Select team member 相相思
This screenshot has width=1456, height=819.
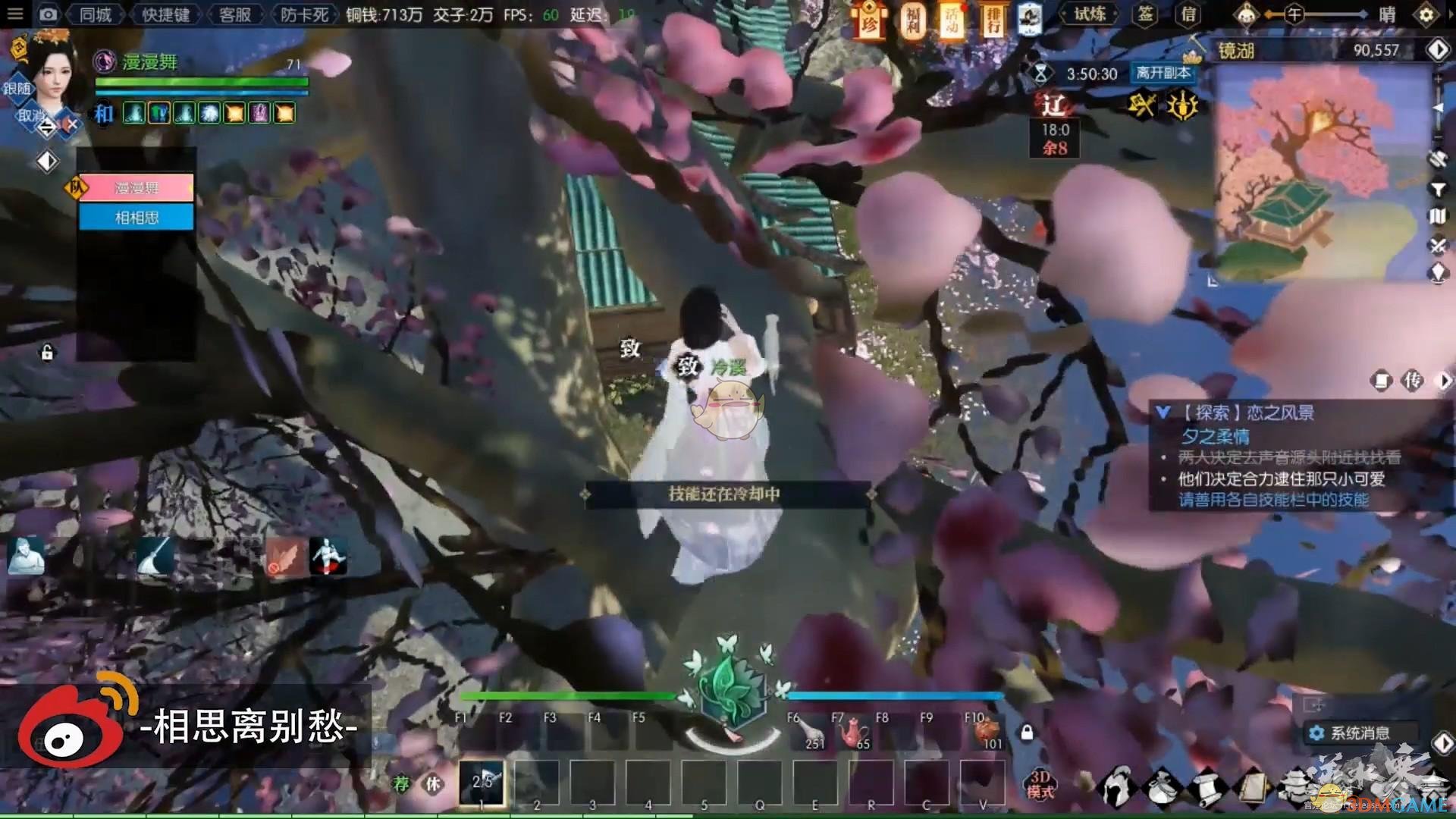136,218
